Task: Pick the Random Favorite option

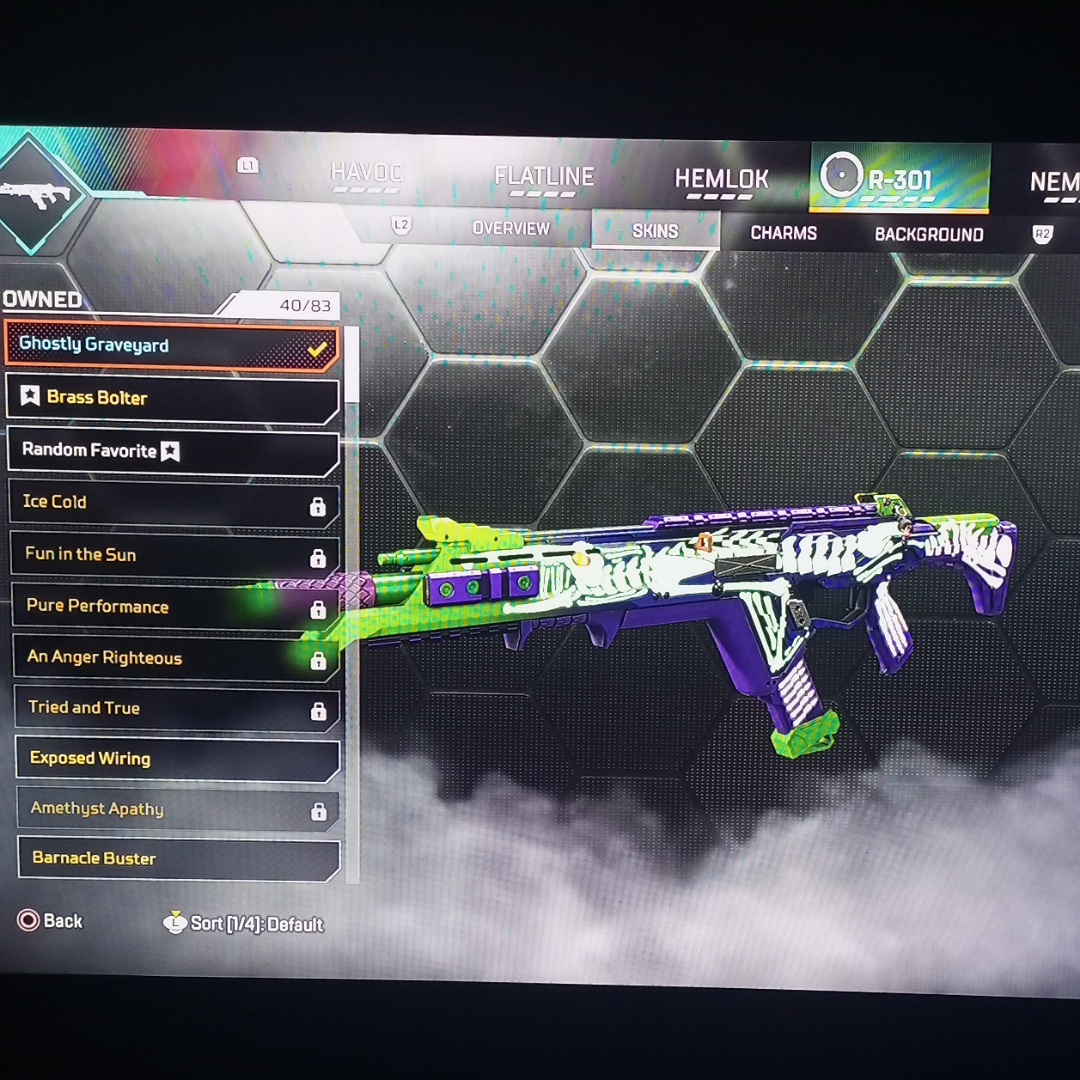Action: (172, 451)
